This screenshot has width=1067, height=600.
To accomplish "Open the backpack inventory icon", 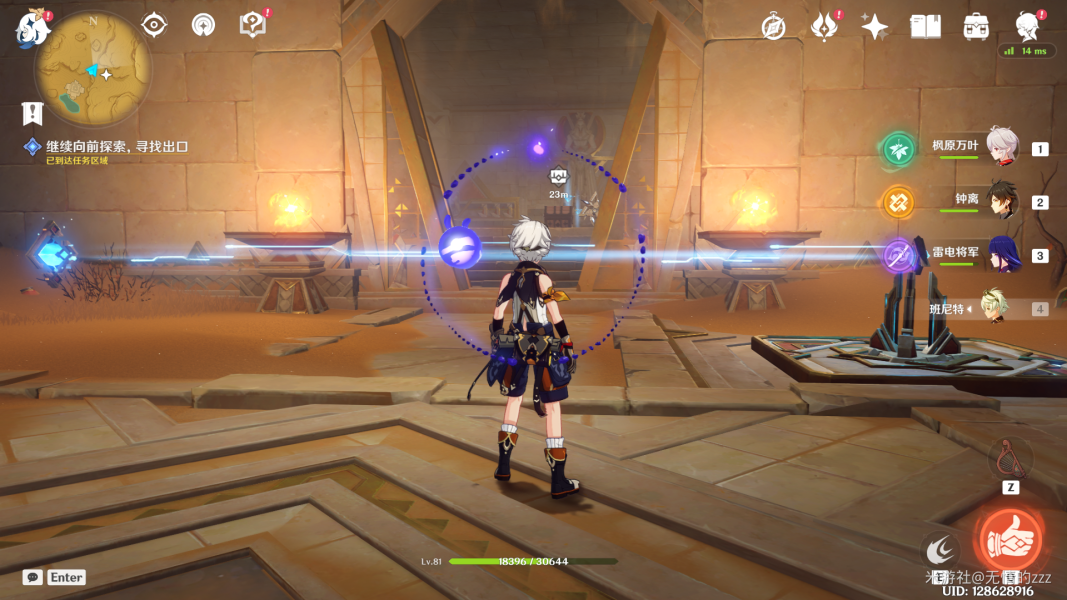I will [x=976, y=27].
